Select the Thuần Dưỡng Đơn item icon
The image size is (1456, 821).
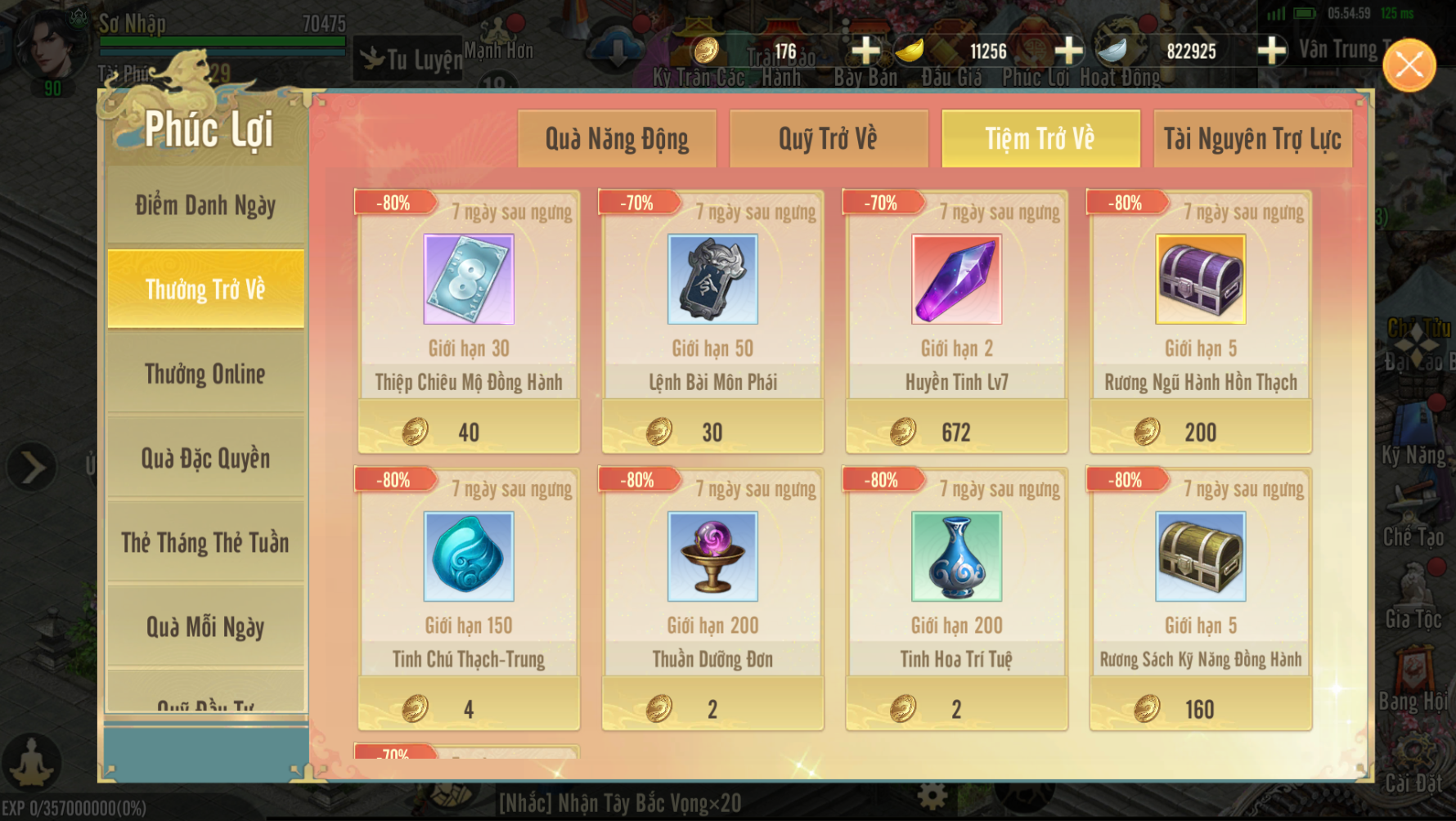pos(712,557)
